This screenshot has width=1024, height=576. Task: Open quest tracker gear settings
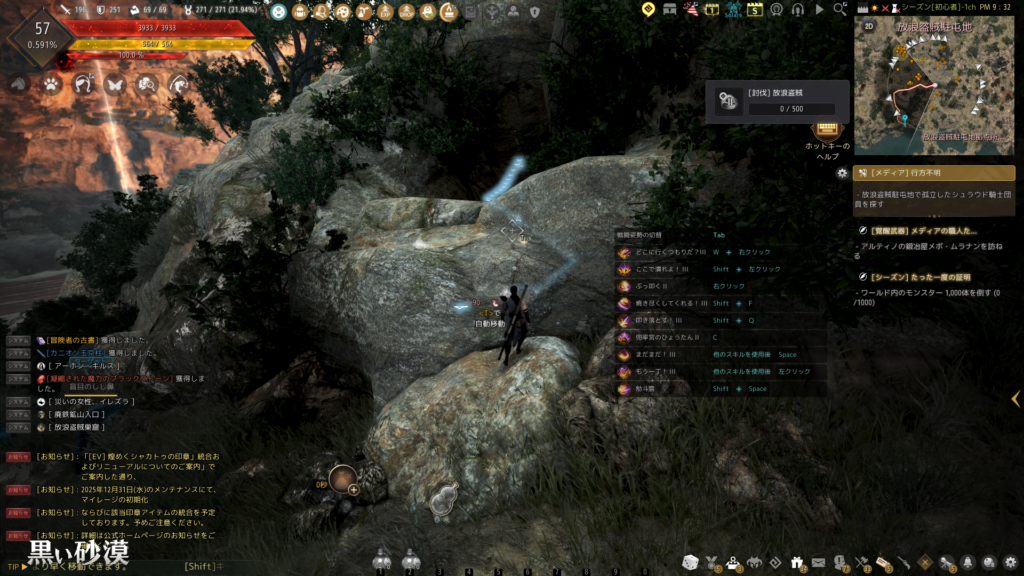tap(842, 173)
